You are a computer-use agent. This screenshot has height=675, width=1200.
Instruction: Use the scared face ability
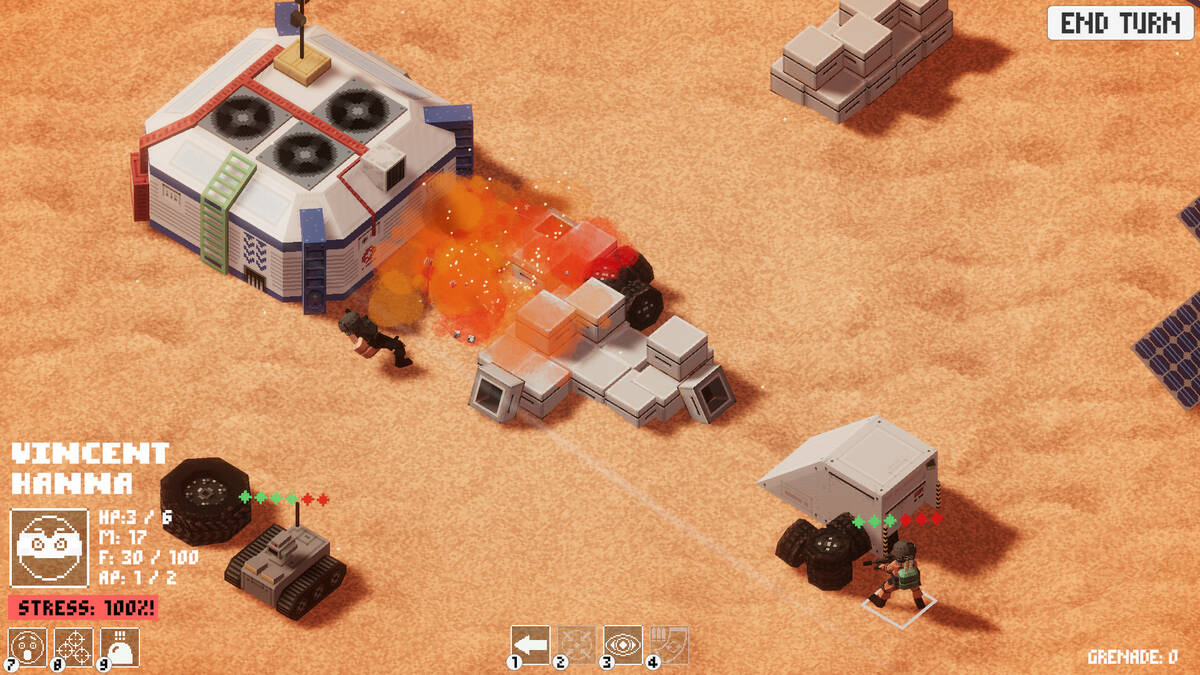27,646
